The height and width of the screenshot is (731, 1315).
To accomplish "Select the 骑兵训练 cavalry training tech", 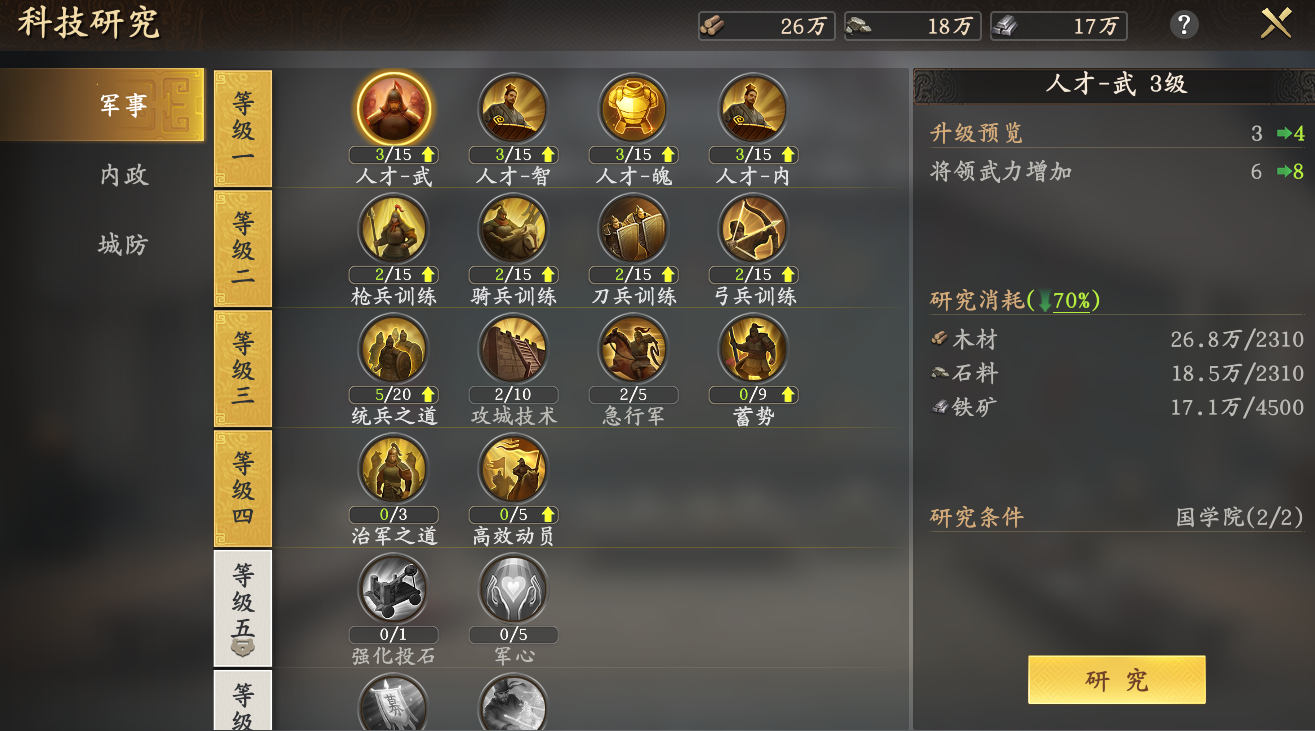I will coord(513,228).
